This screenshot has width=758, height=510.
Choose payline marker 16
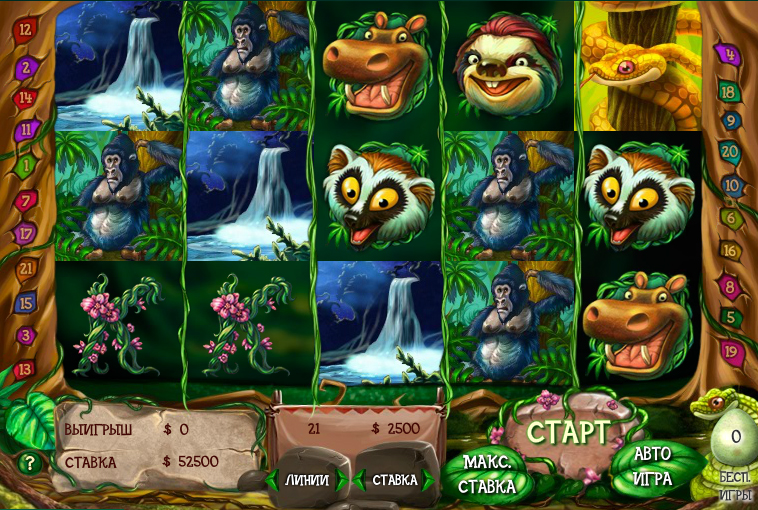click(730, 251)
